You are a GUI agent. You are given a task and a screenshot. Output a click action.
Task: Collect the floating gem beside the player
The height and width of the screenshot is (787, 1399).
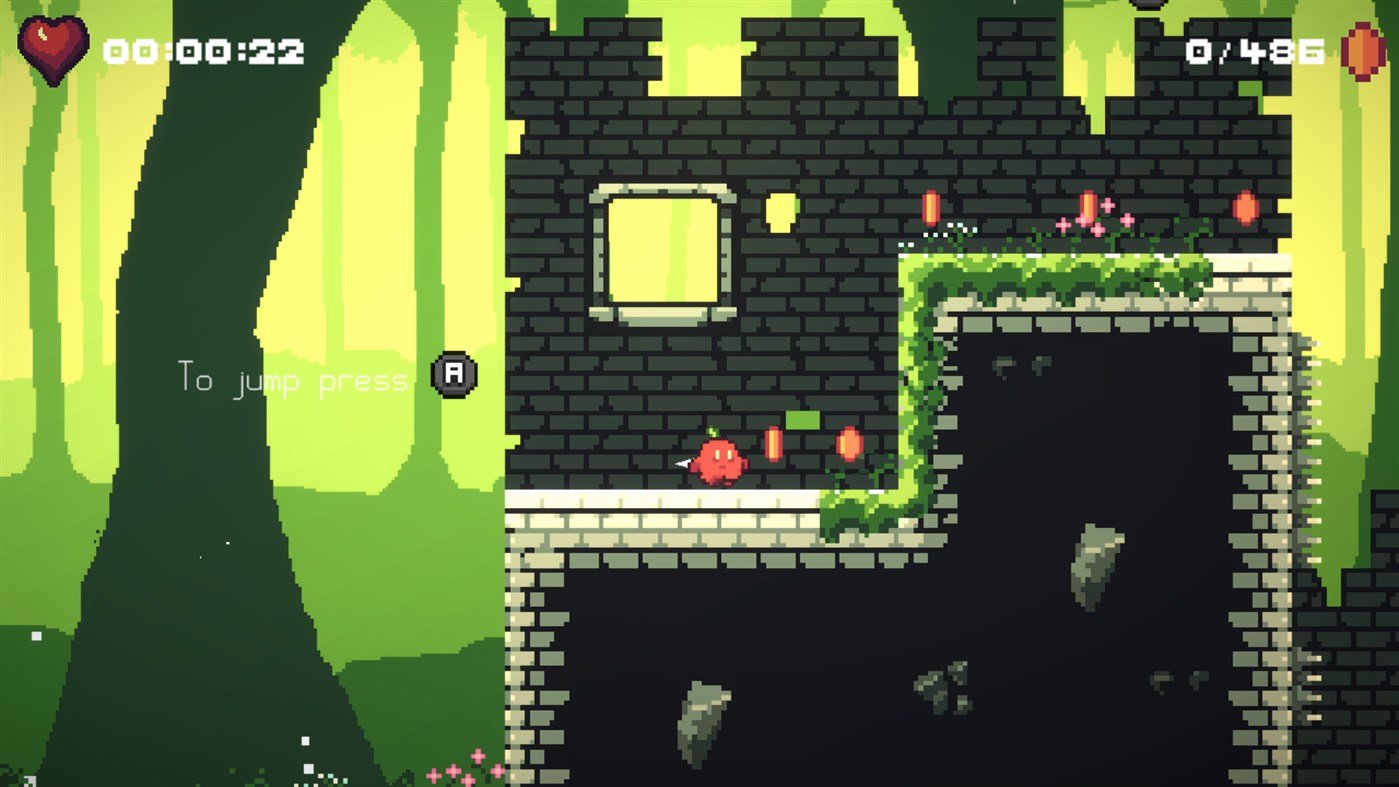point(775,446)
